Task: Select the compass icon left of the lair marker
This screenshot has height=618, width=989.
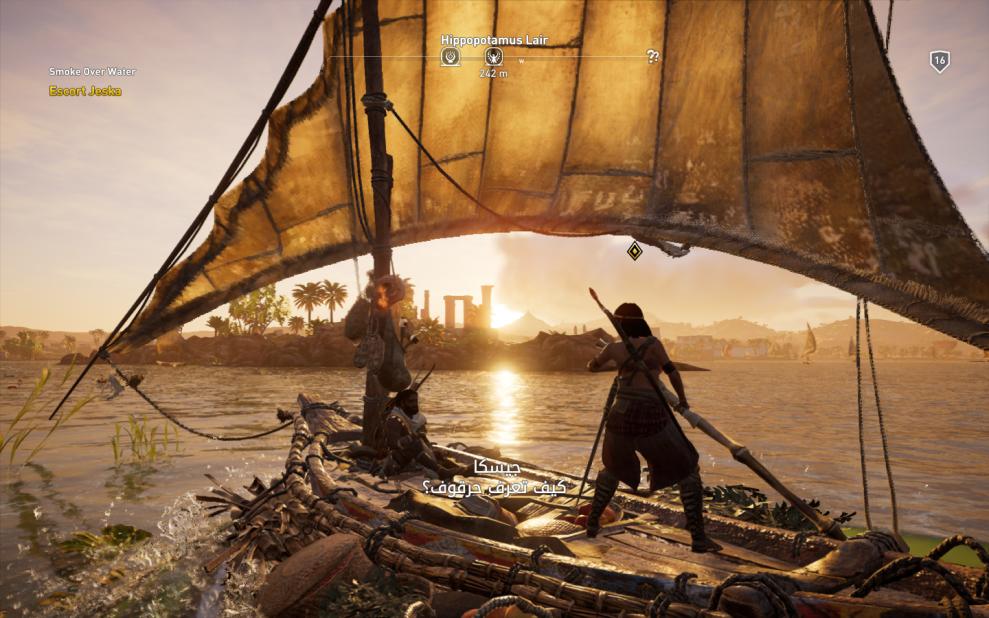Action: pyautogui.click(x=450, y=57)
